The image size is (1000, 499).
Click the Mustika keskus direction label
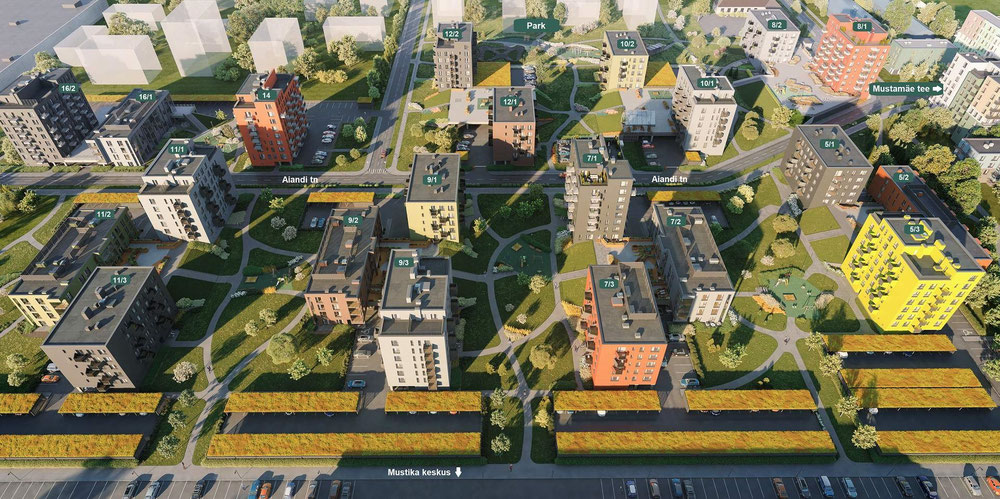tap(425, 471)
